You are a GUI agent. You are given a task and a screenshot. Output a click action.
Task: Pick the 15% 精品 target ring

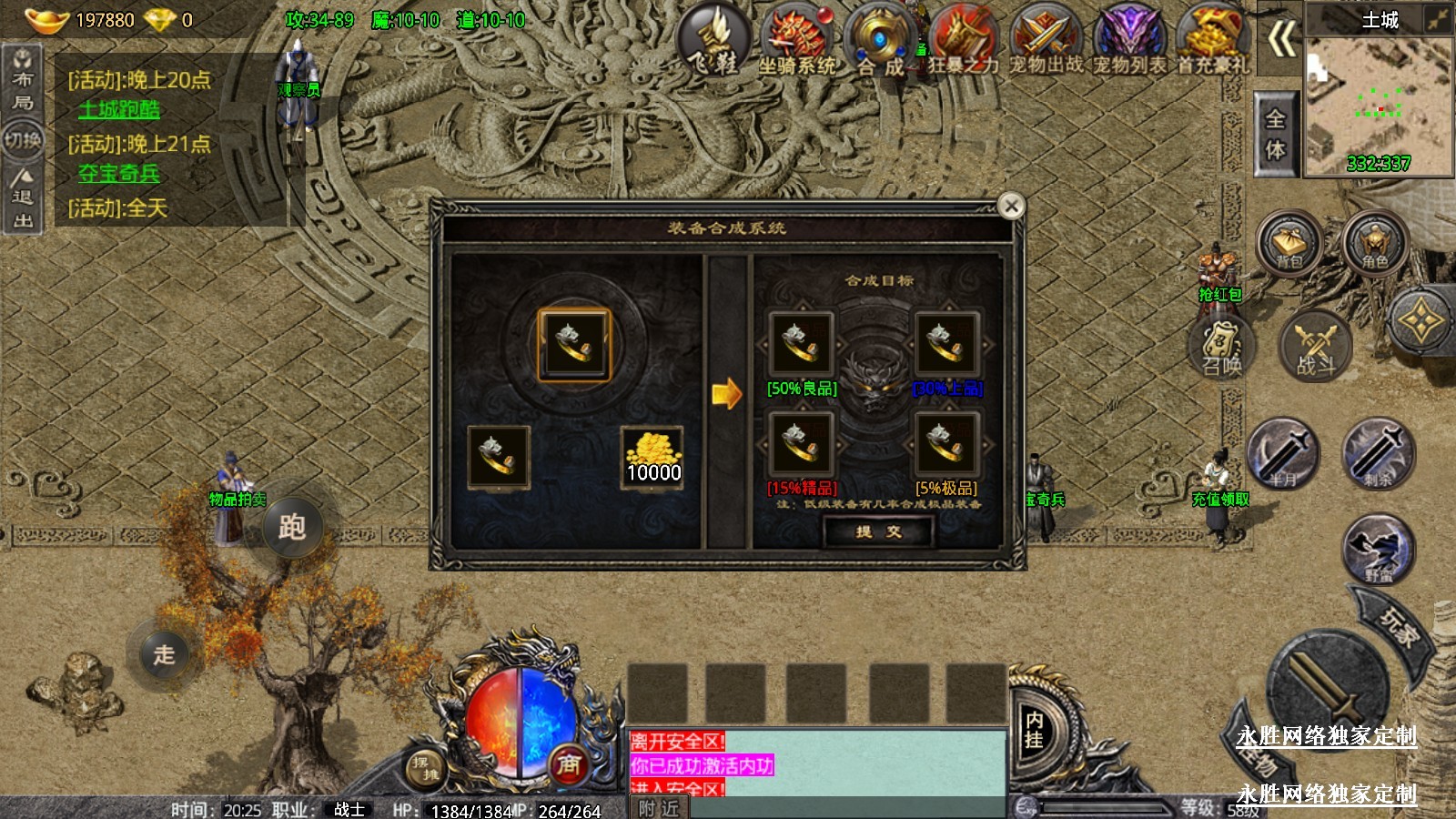click(801, 445)
